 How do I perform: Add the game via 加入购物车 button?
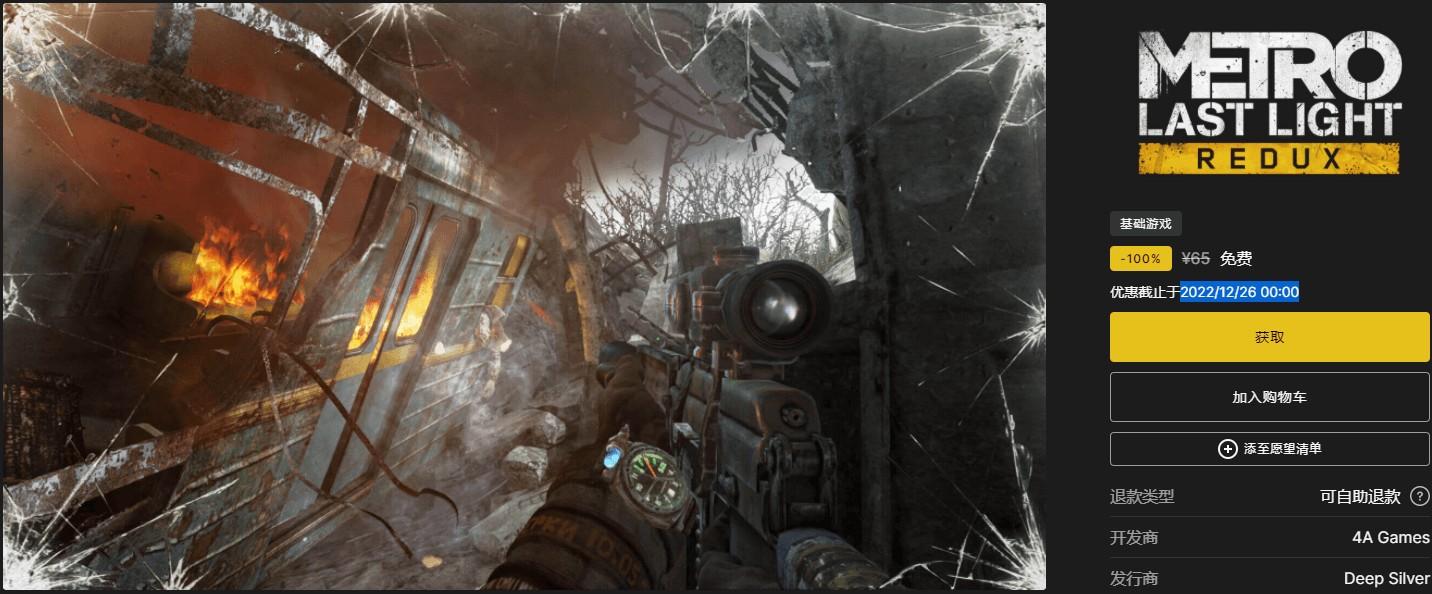point(1269,397)
